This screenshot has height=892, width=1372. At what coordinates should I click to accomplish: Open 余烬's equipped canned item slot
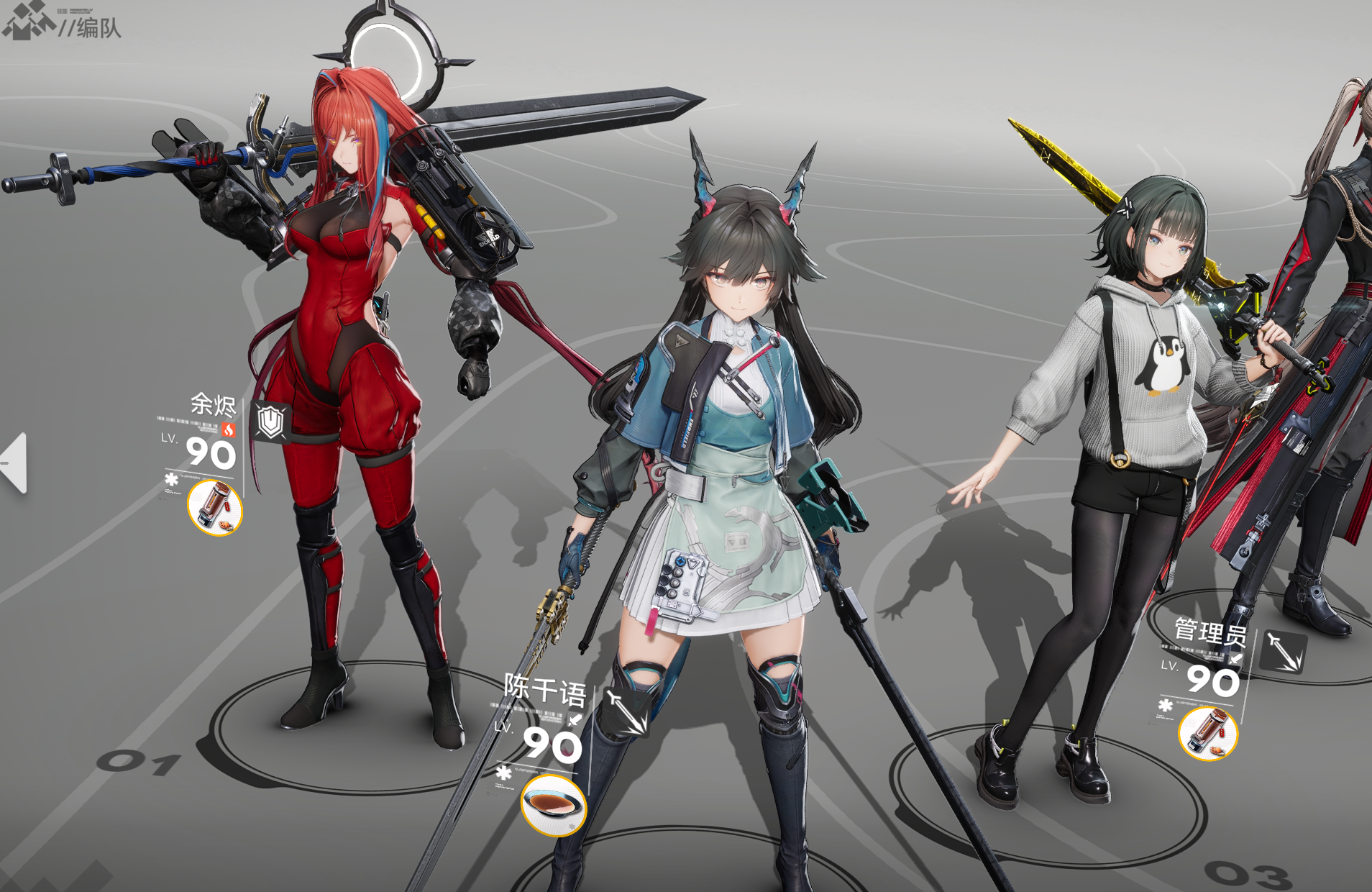(x=215, y=508)
